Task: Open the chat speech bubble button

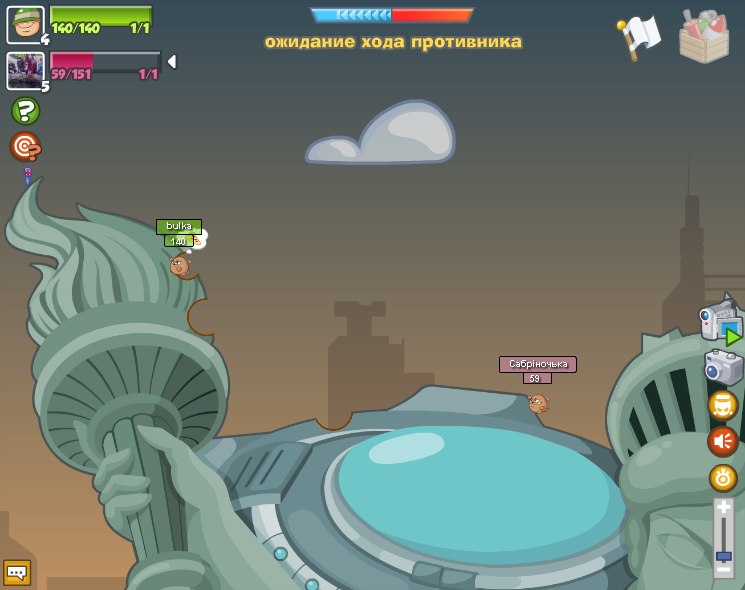Action: tap(17, 572)
